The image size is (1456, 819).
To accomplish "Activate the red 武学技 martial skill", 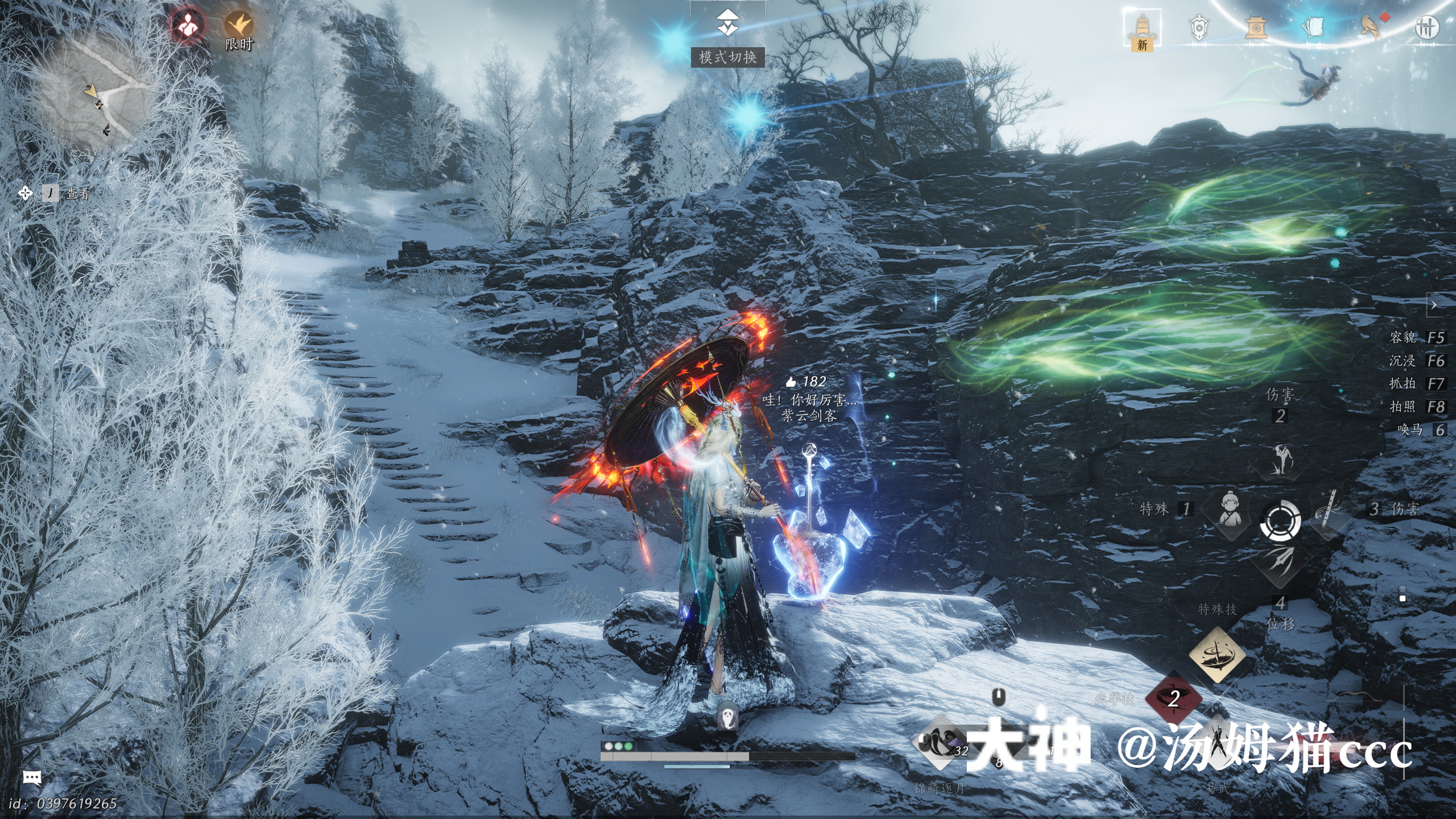I will 1173,698.
